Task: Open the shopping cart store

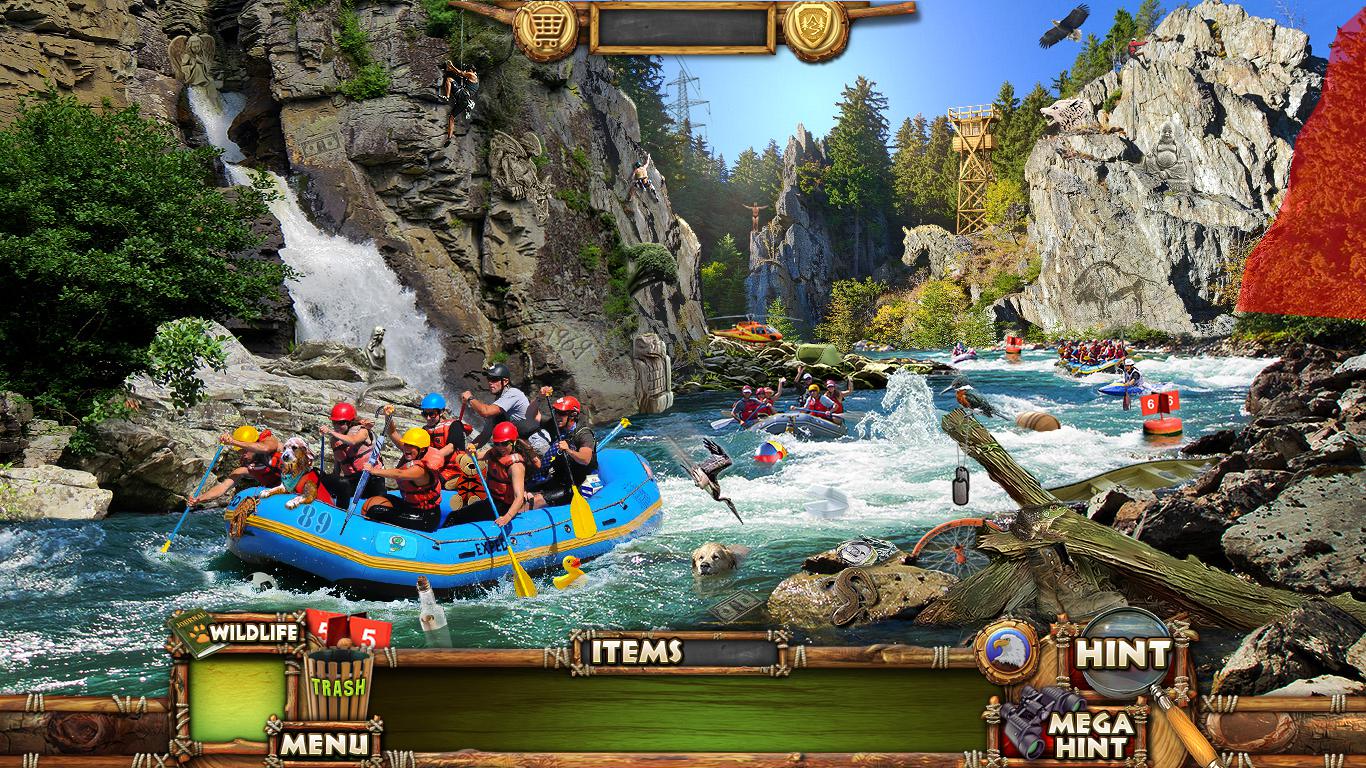Action: click(545, 28)
